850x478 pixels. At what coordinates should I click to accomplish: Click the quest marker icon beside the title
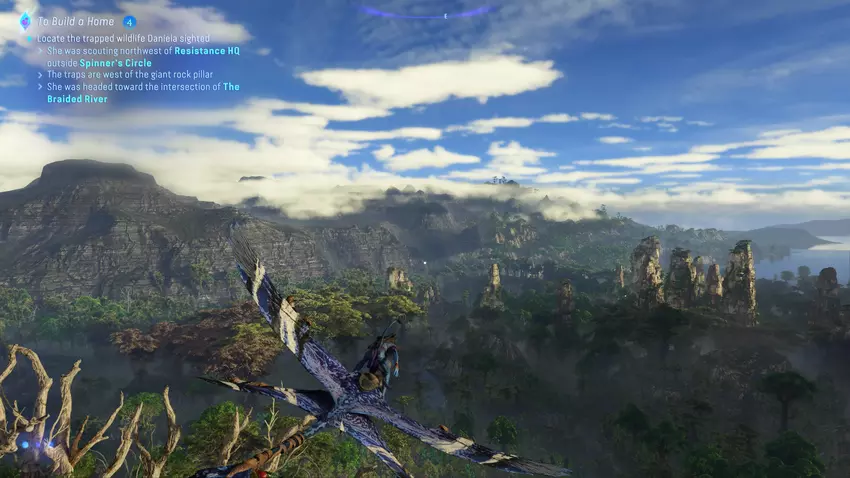[25, 21]
